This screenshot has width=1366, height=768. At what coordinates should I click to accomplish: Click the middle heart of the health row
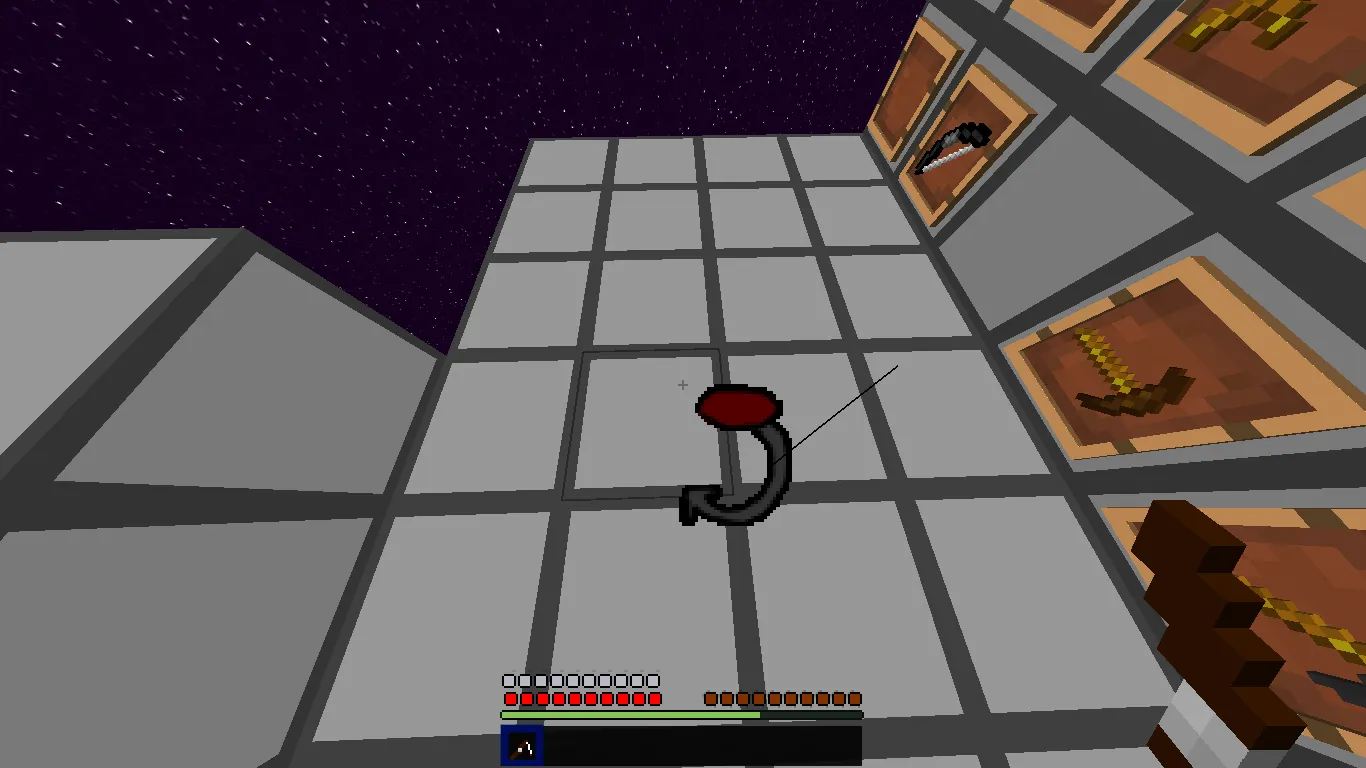[x=580, y=699]
